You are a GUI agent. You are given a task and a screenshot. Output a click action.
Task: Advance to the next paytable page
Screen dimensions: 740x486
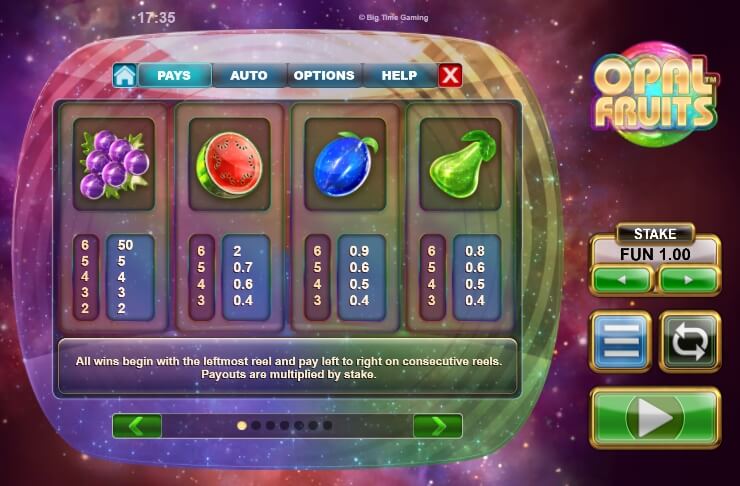[x=437, y=425]
